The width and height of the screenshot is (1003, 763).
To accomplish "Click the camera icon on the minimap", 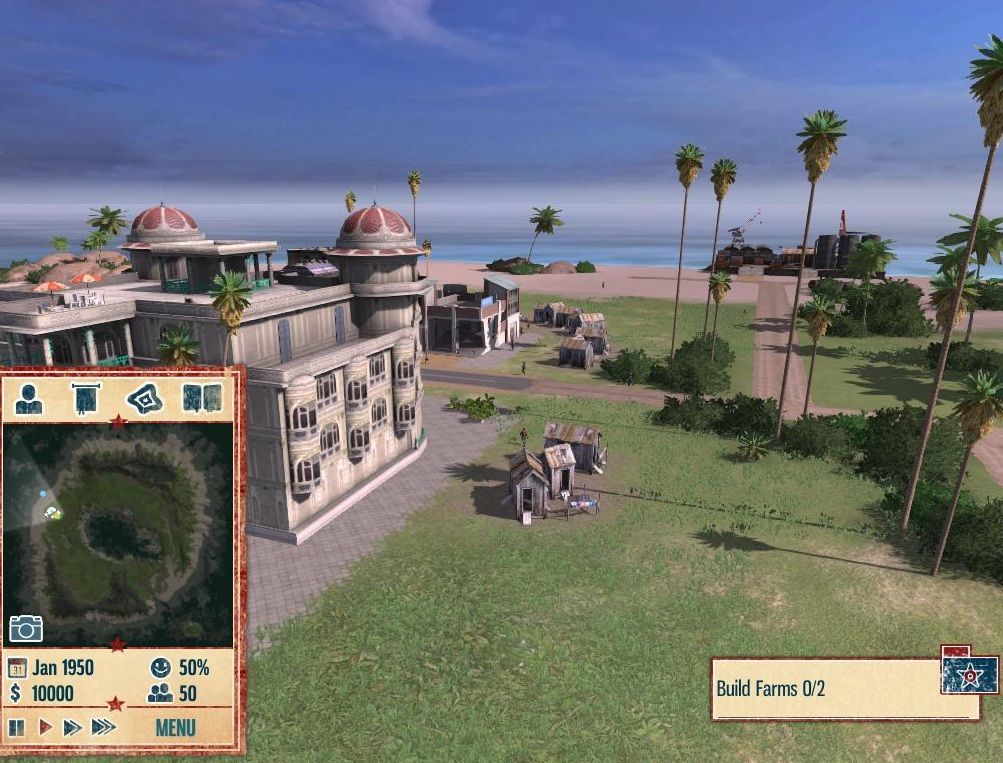I will [x=26, y=628].
